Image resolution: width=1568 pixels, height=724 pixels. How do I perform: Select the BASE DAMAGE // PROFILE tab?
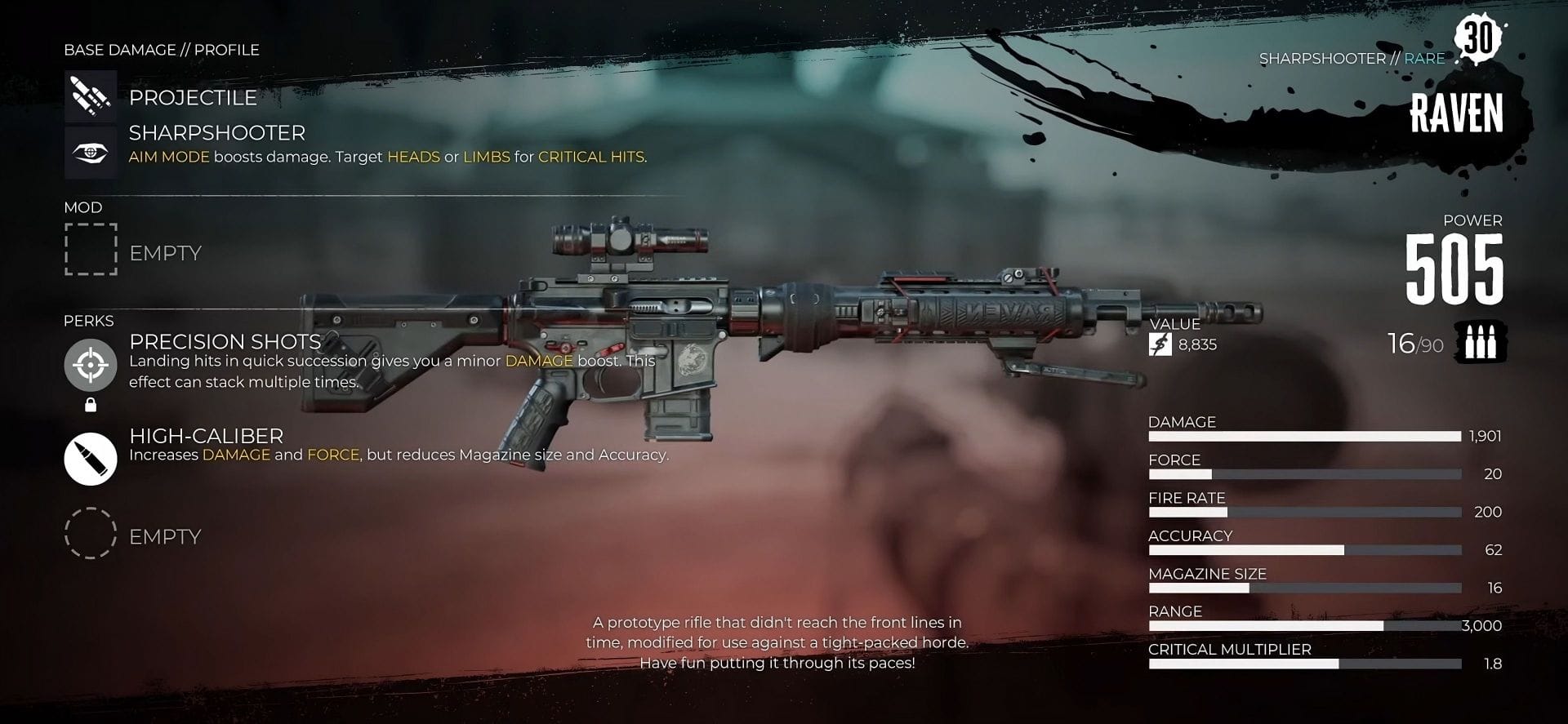click(161, 49)
